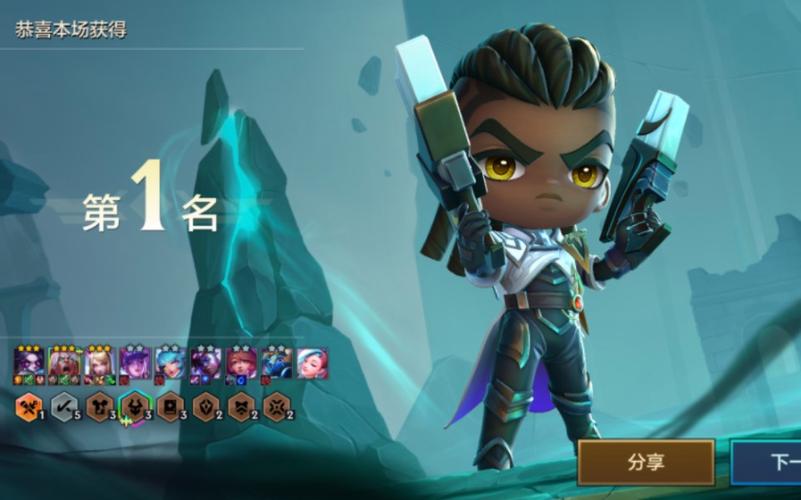View the blonde three-star champion portrait
Screen dimensions: 801x500
click(99, 363)
